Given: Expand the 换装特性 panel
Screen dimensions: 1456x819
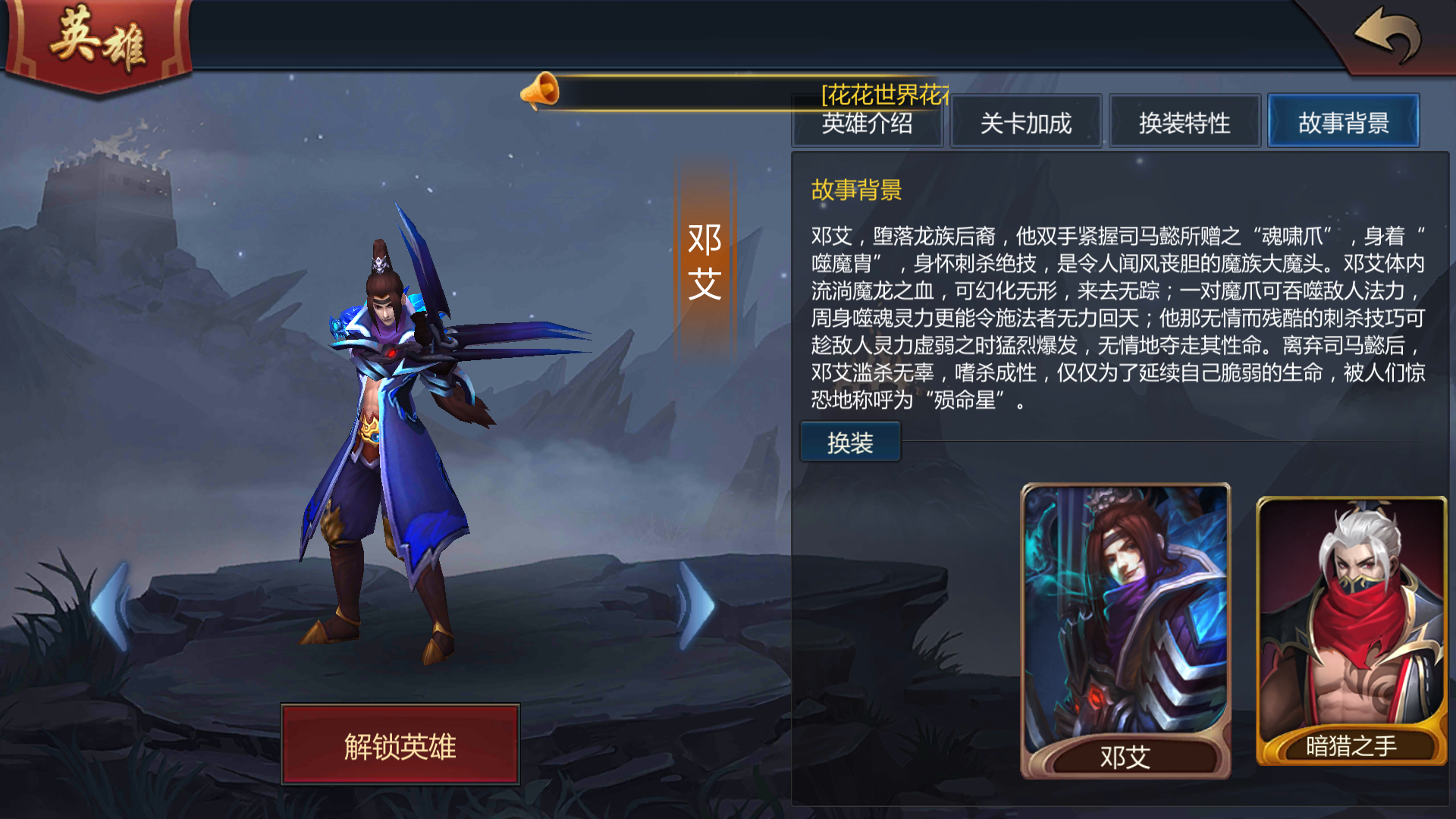Looking at the screenshot, I should coord(1185,121).
